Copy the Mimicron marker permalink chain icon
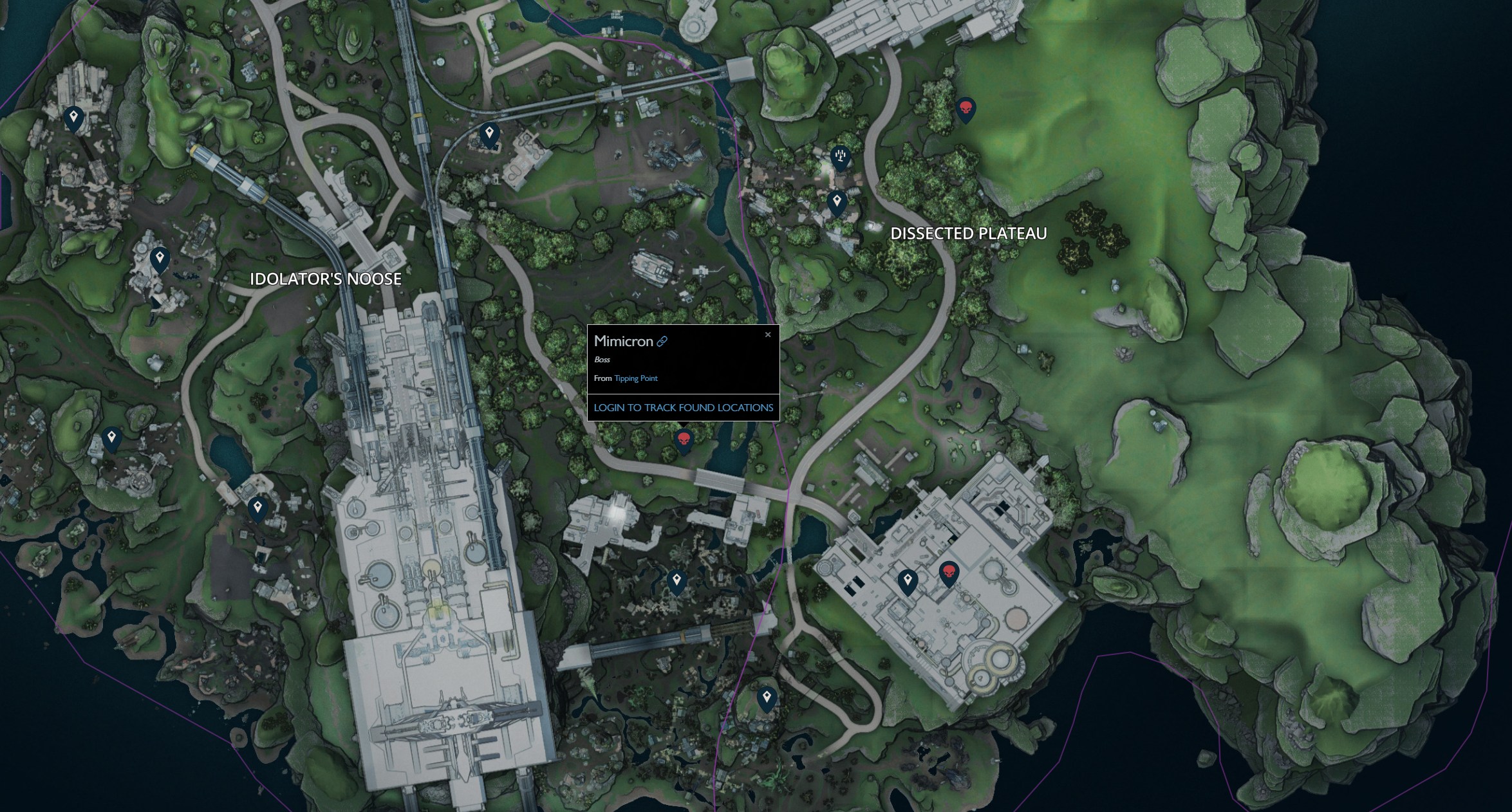This screenshot has height=812, width=1512. click(662, 342)
